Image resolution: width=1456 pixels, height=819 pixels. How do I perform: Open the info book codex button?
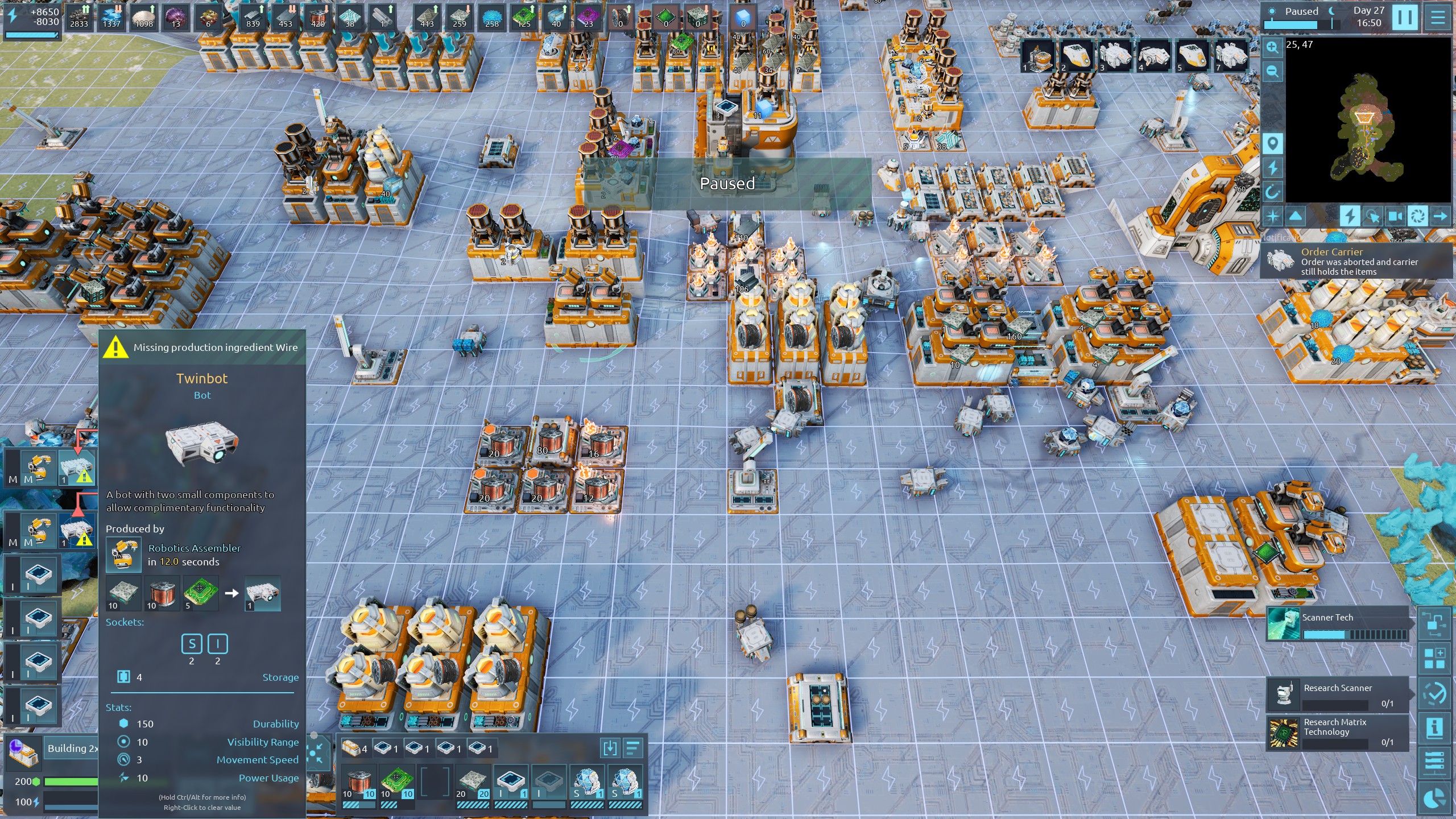1434,728
